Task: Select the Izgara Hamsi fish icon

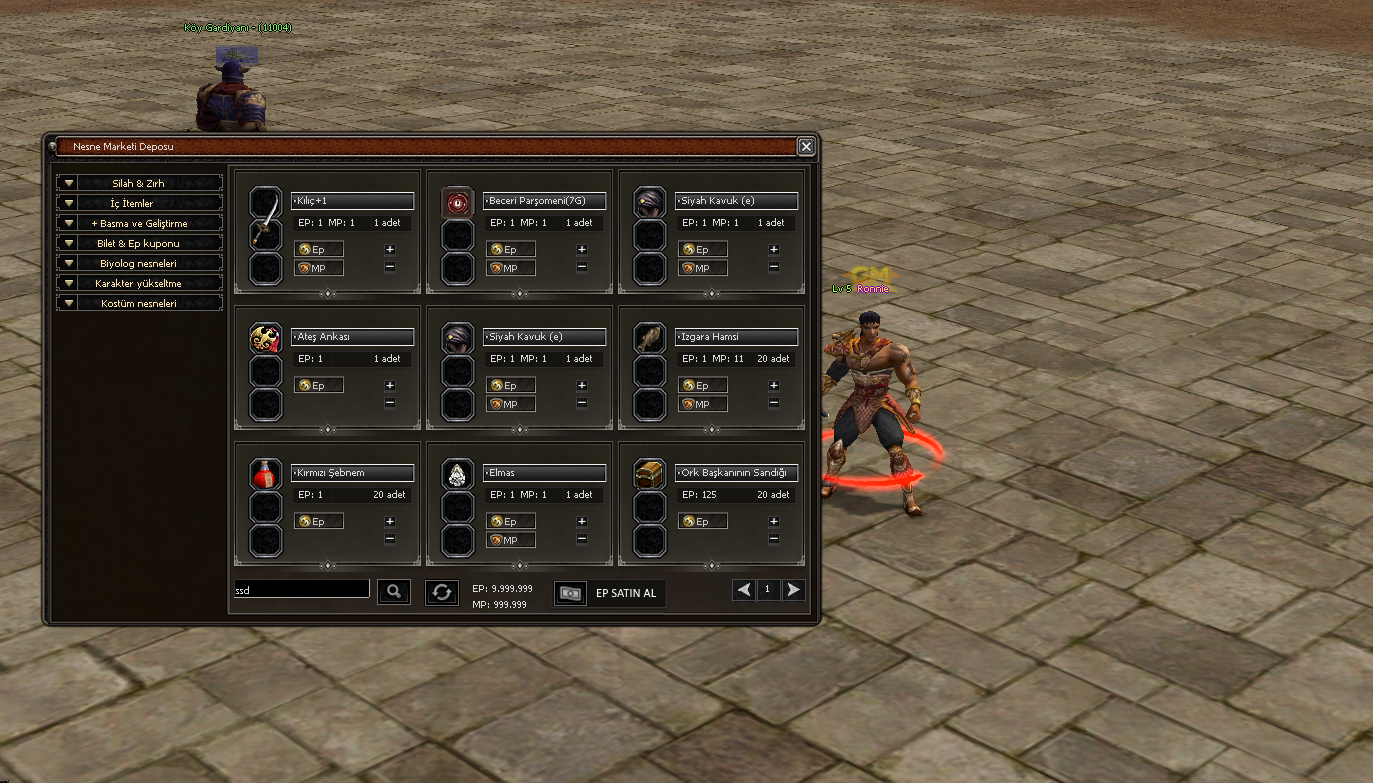Action: [649, 337]
